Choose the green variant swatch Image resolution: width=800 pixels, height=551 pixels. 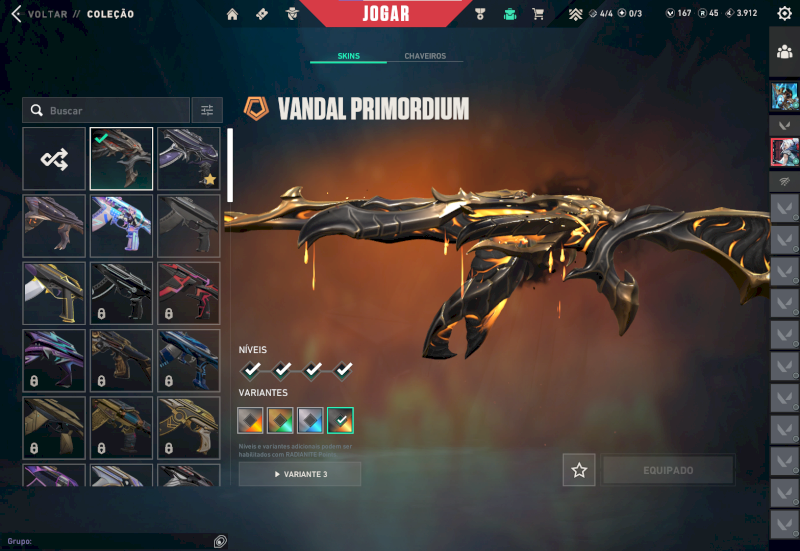tap(281, 420)
